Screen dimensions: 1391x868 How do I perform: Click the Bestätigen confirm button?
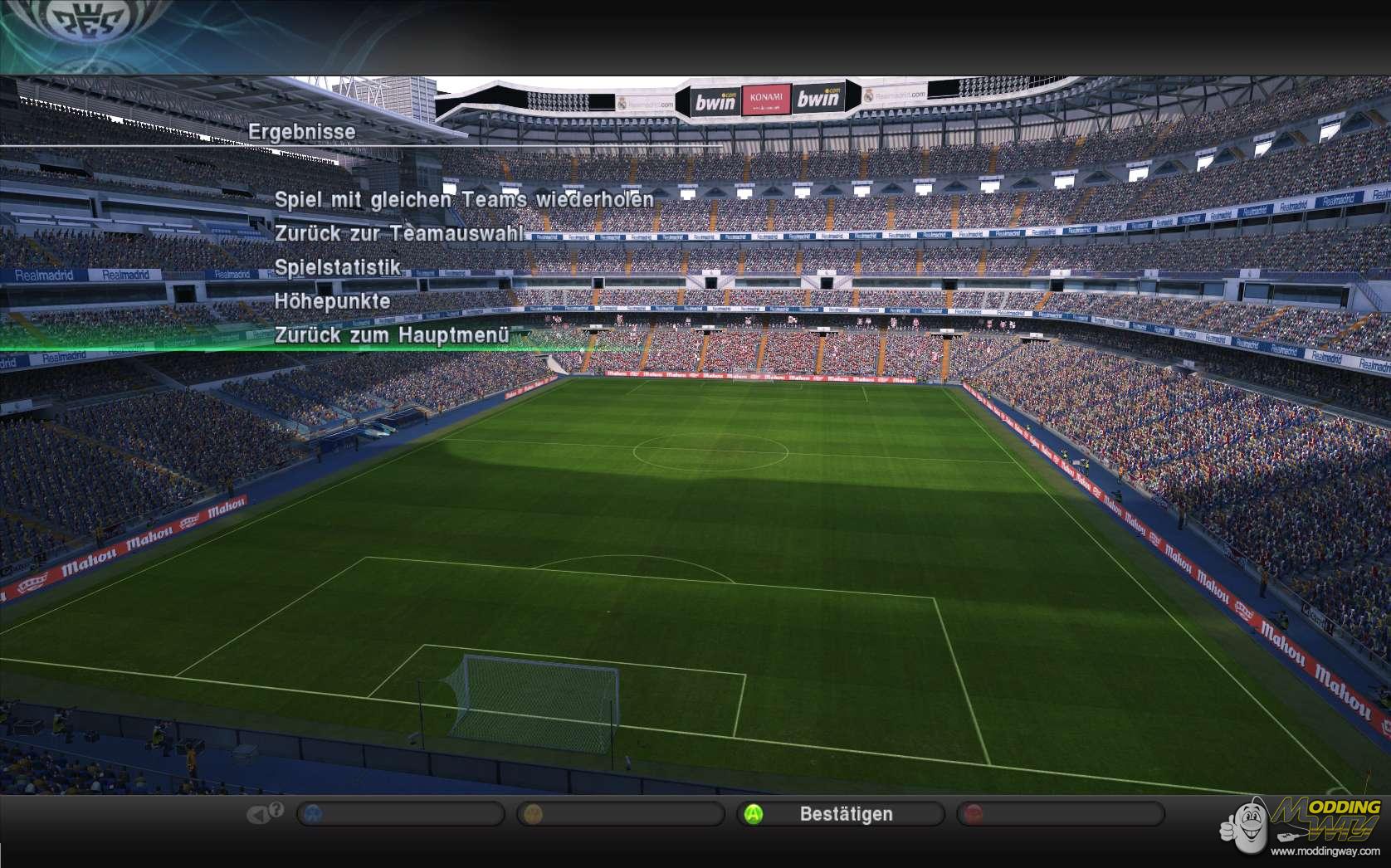tap(840, 814)
